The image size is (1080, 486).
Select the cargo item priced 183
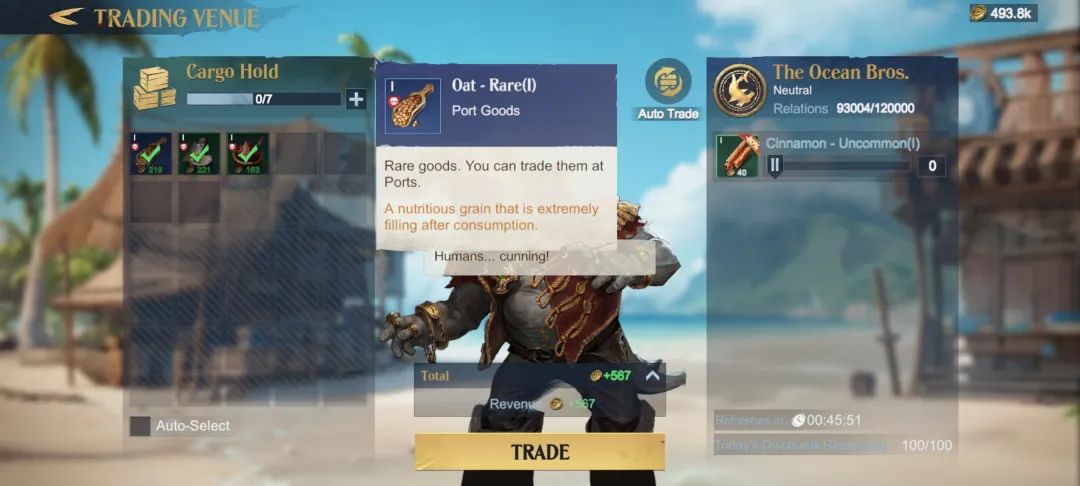pos(248,154)
